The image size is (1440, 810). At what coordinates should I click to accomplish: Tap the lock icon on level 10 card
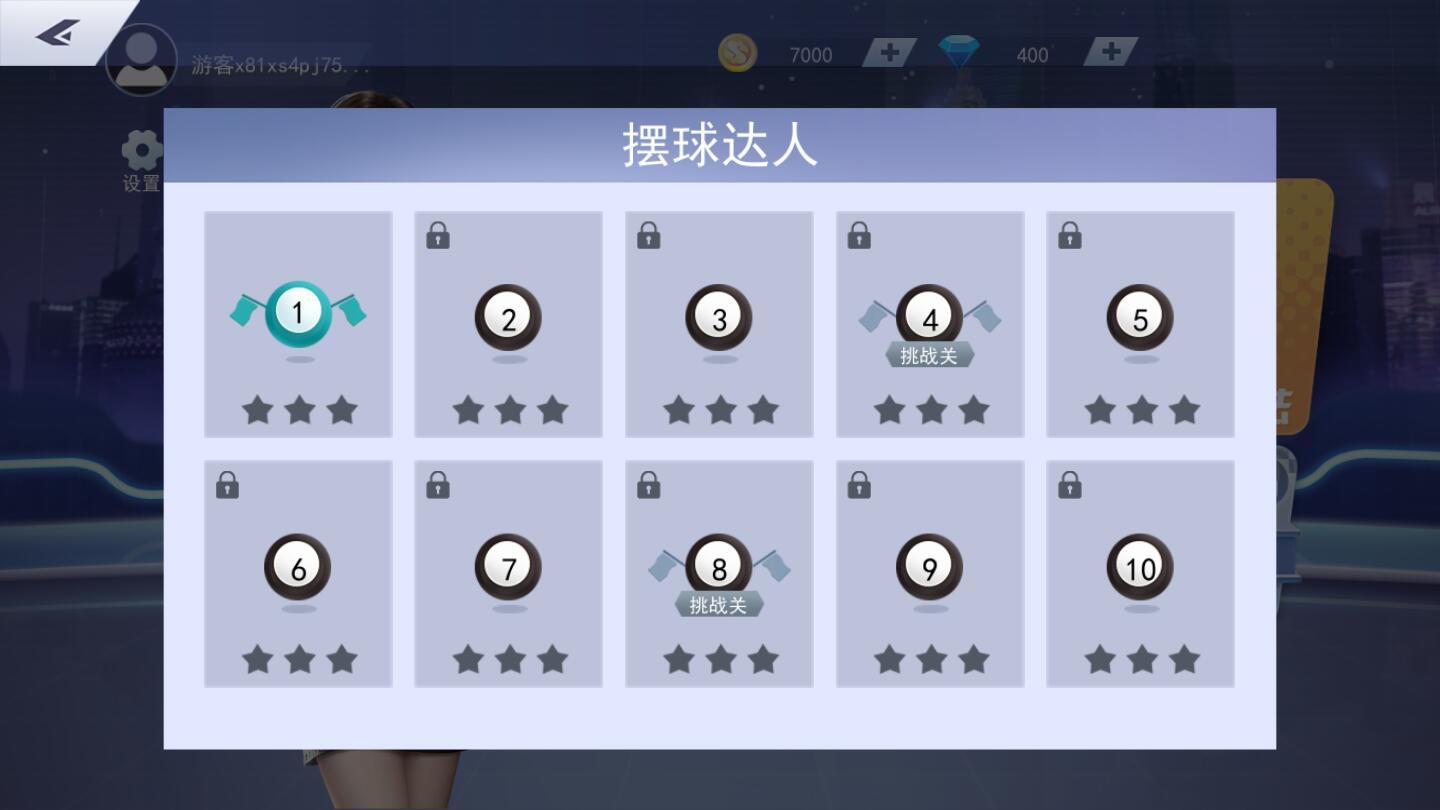[1069, 485]
